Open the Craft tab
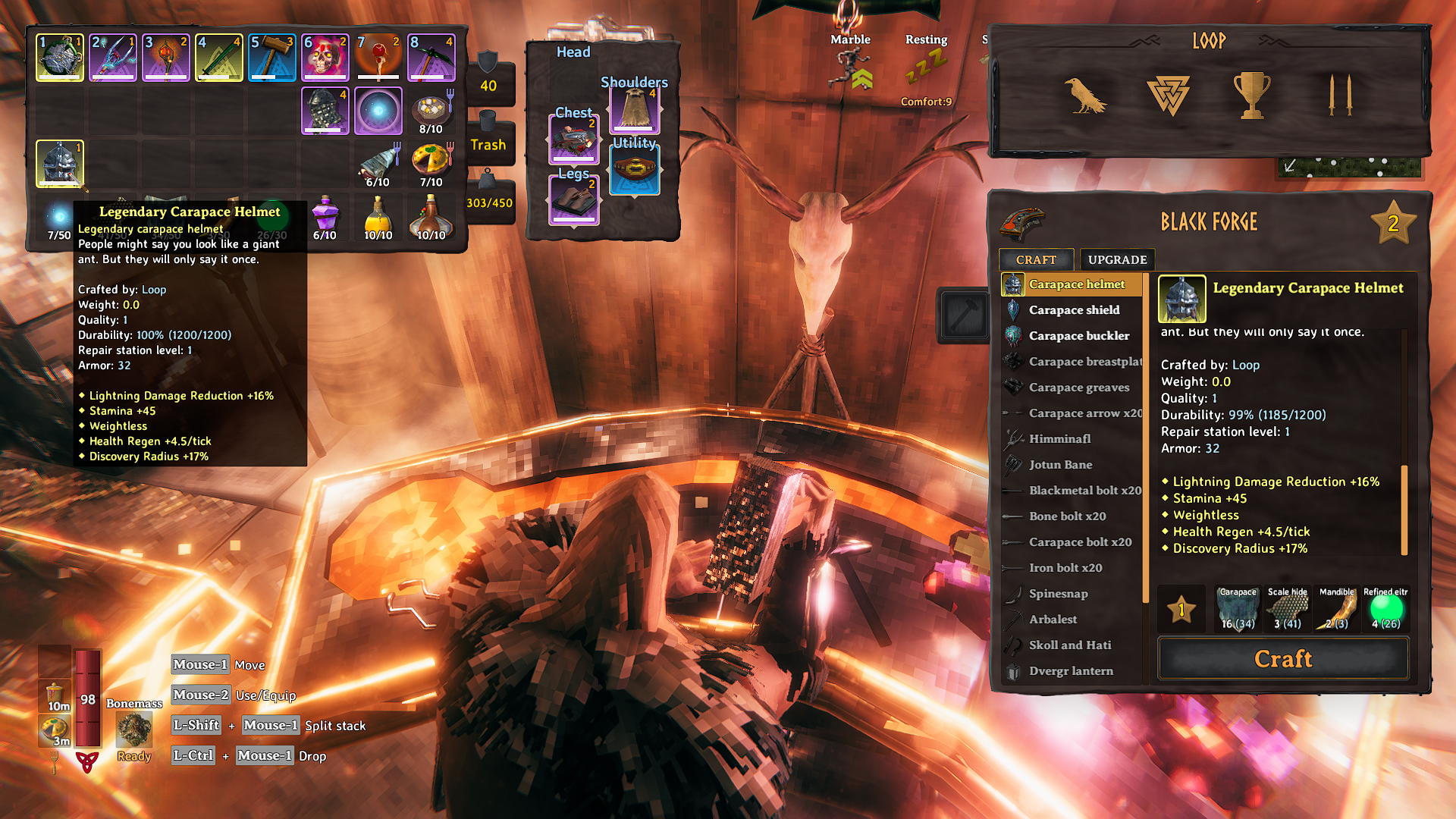Viewport: 1456px width, 819px height. [1036, 259]
